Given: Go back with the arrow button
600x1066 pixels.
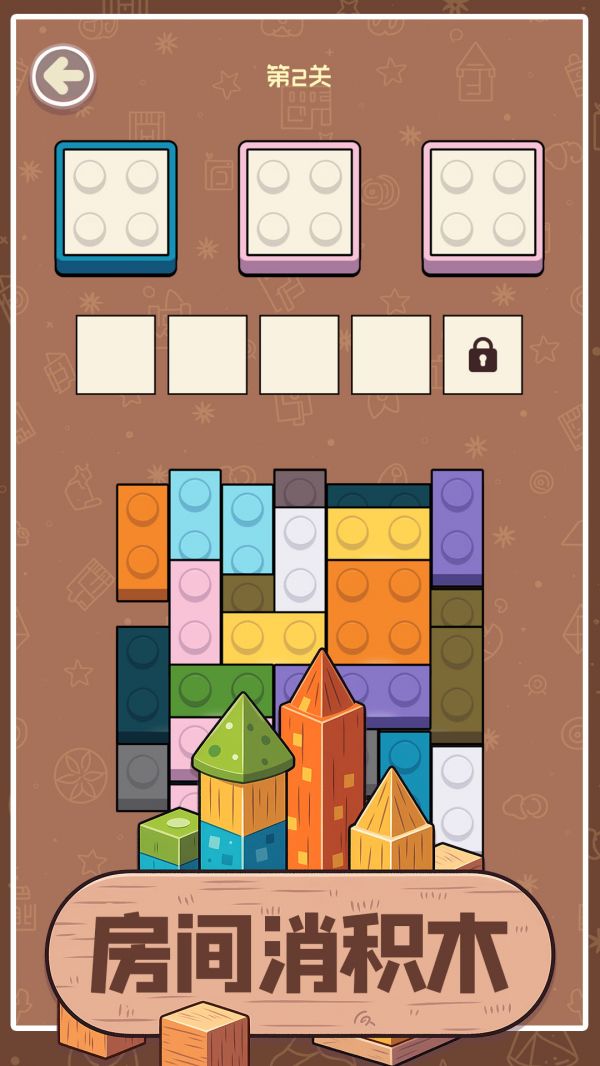Looking at the screenshot, I should tap(63, 77).
